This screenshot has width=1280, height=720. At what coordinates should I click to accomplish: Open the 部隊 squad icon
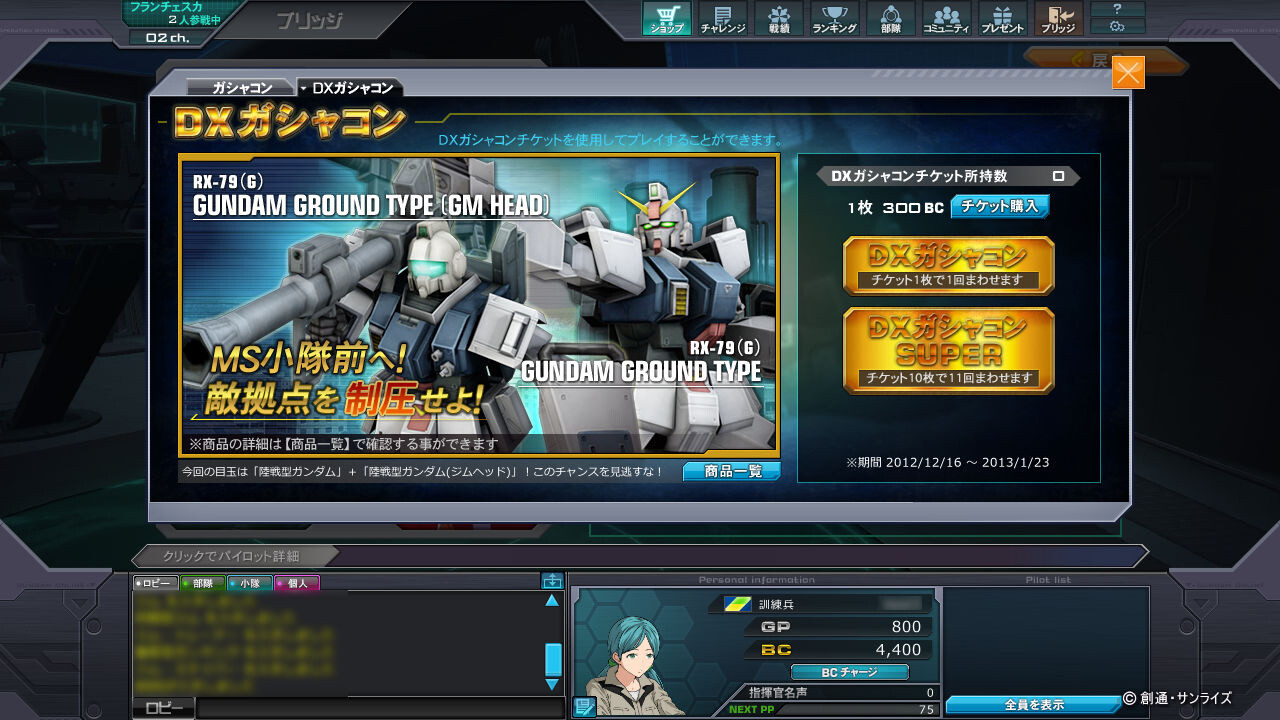pyautogui.click(x=890, y=17)
